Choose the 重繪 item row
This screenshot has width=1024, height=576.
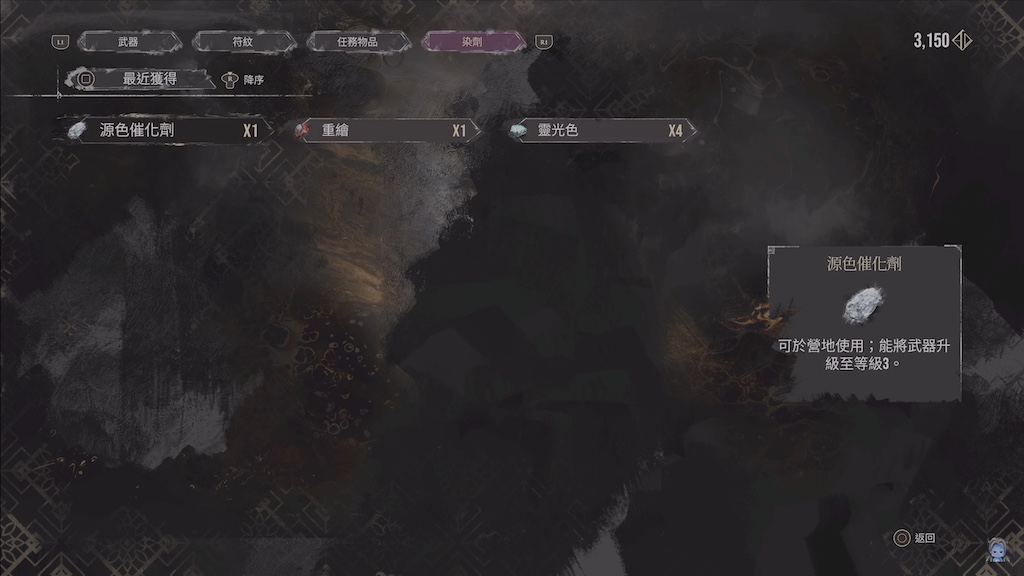pos(384,130)
